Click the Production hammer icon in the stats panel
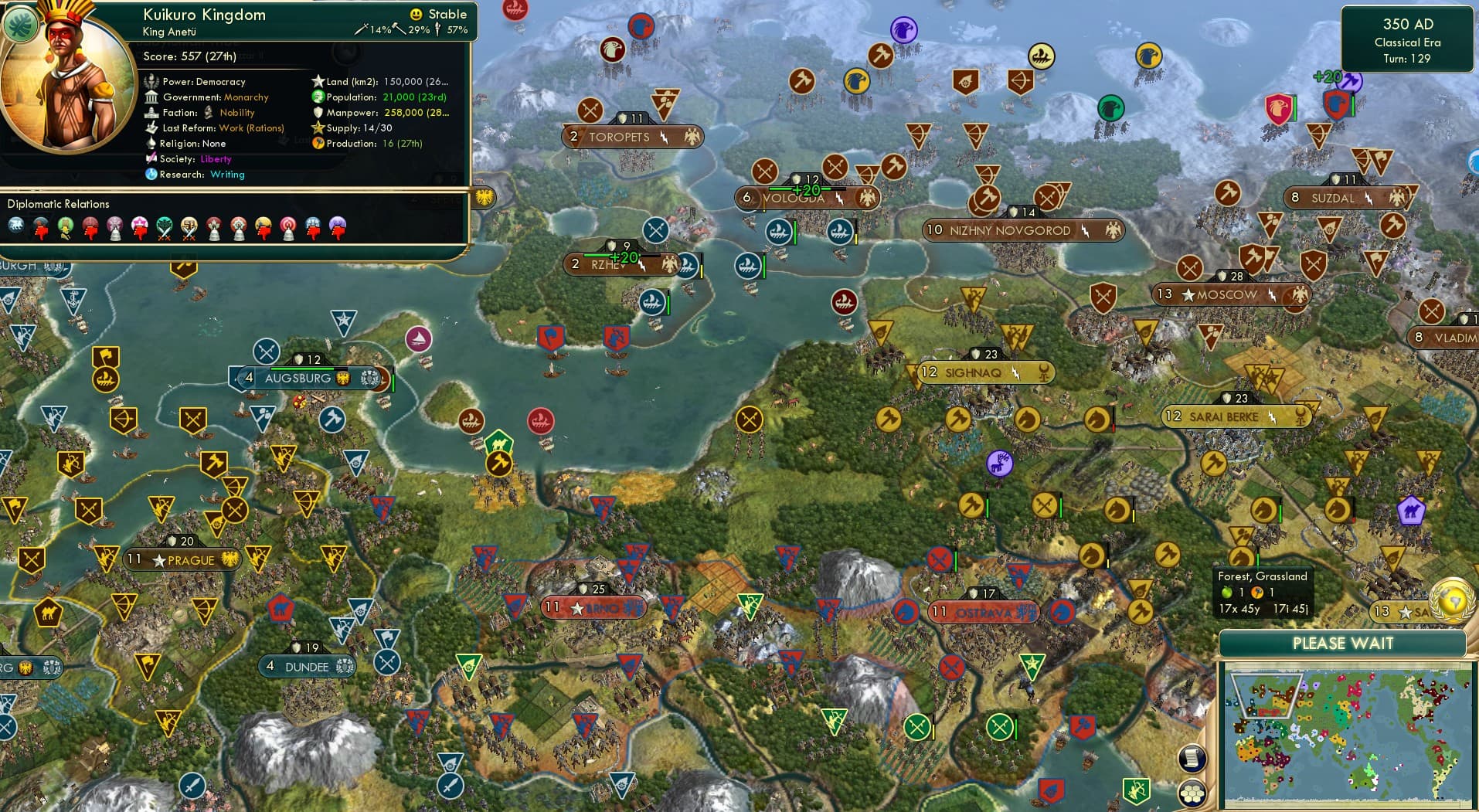Screen dimensions: 1479x812 pos(317,143)
